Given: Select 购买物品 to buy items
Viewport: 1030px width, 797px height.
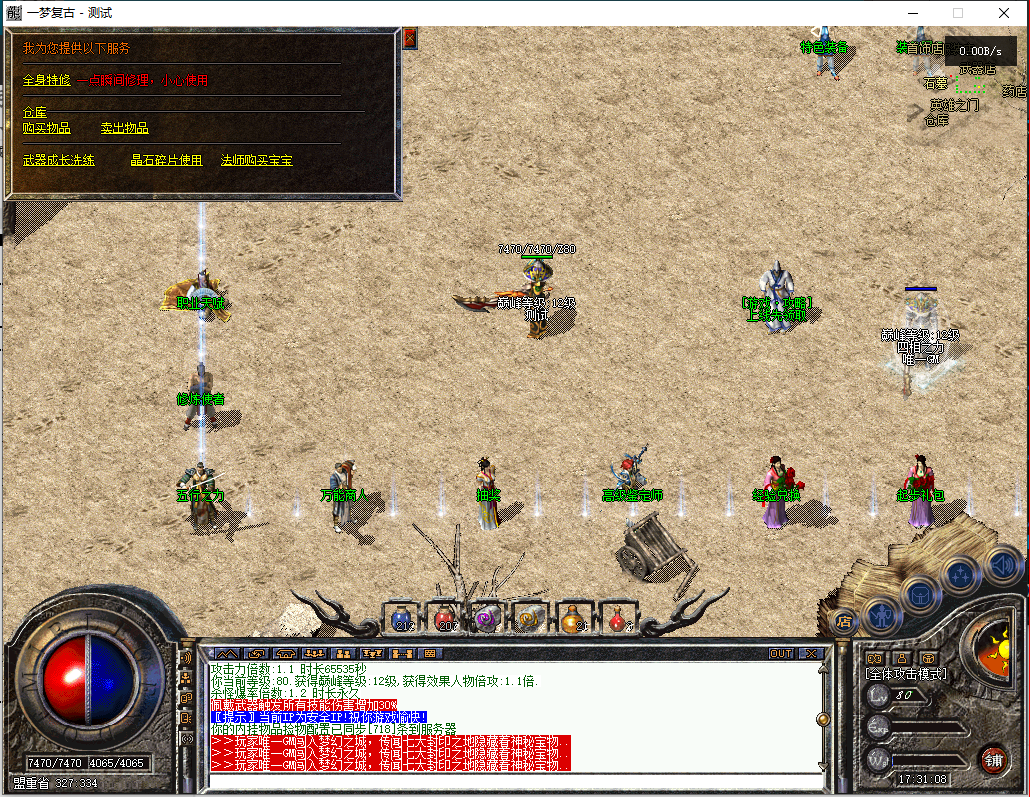Looking at the screenshot, I should pos(46,128).
